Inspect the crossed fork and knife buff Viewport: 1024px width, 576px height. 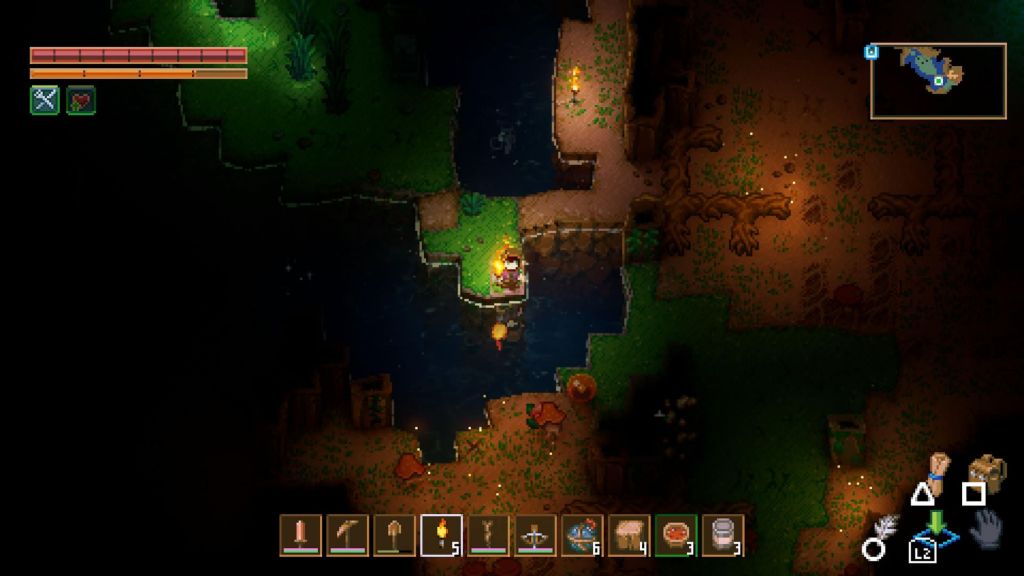pyautogui.click(x=45, y=100)
